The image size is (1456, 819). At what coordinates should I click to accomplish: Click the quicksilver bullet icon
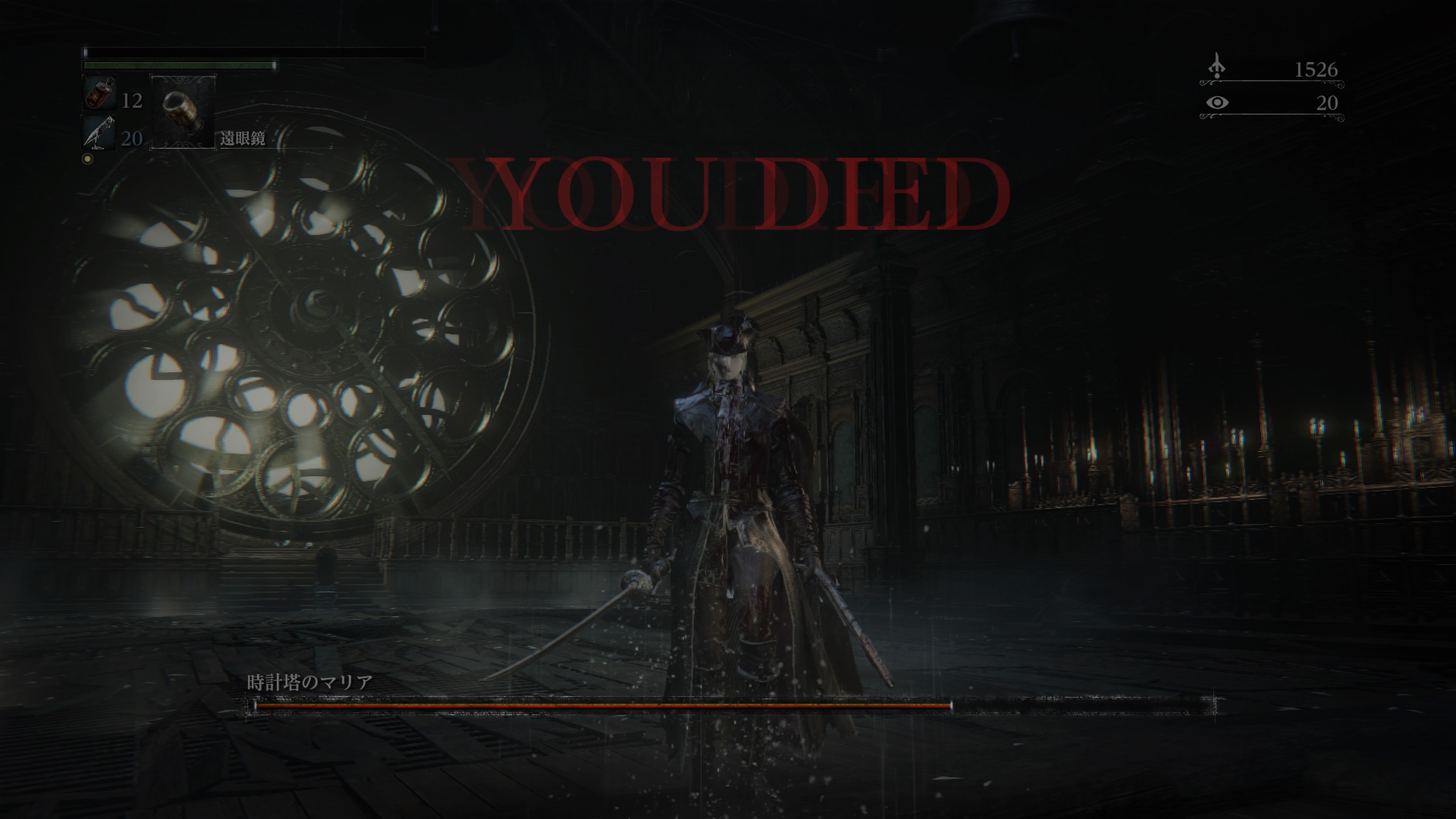(99, 133)
